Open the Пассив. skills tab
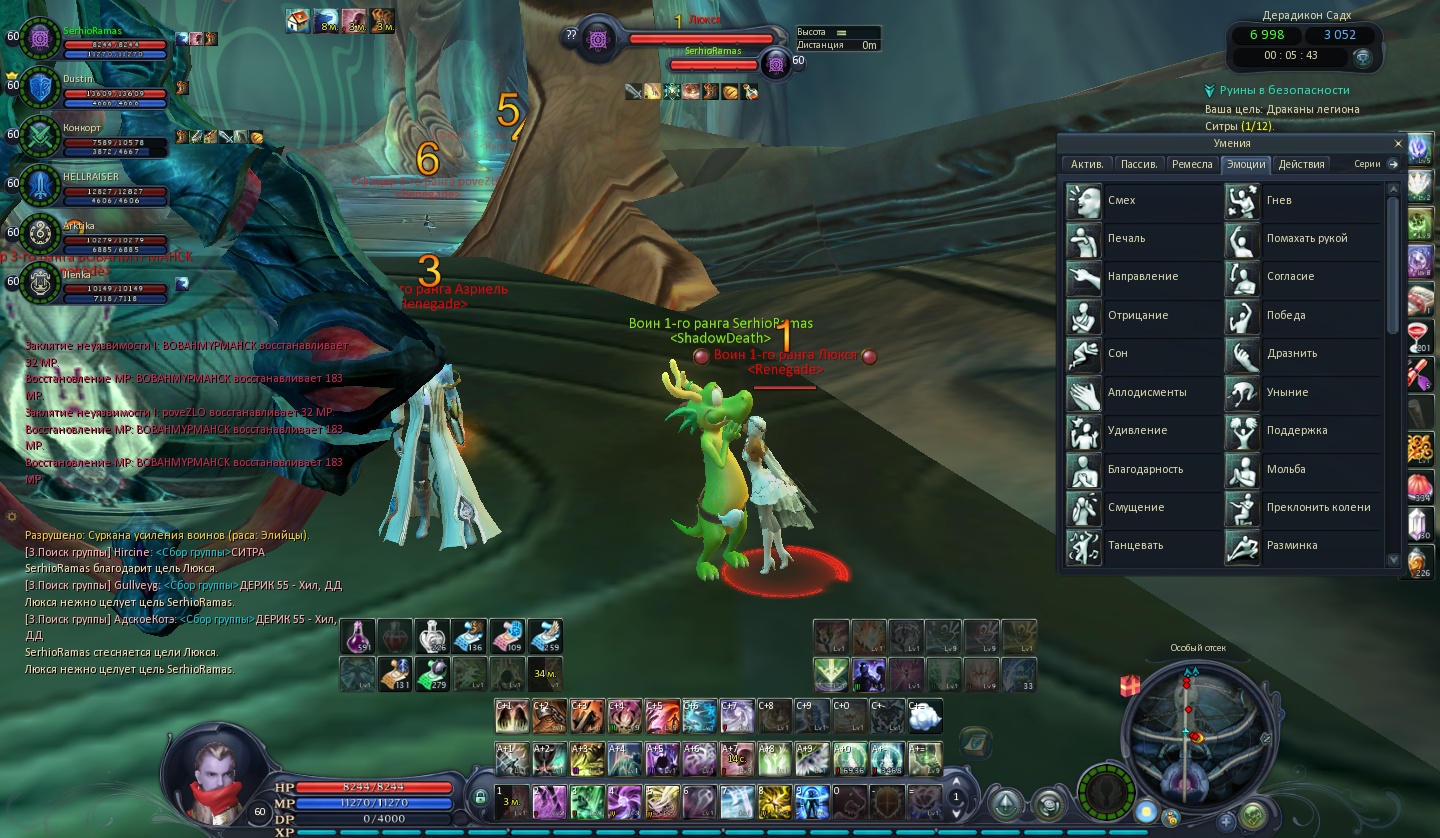Viewport: 1440px width, 838px height. pyautogui.click(x=1139, y=164)
